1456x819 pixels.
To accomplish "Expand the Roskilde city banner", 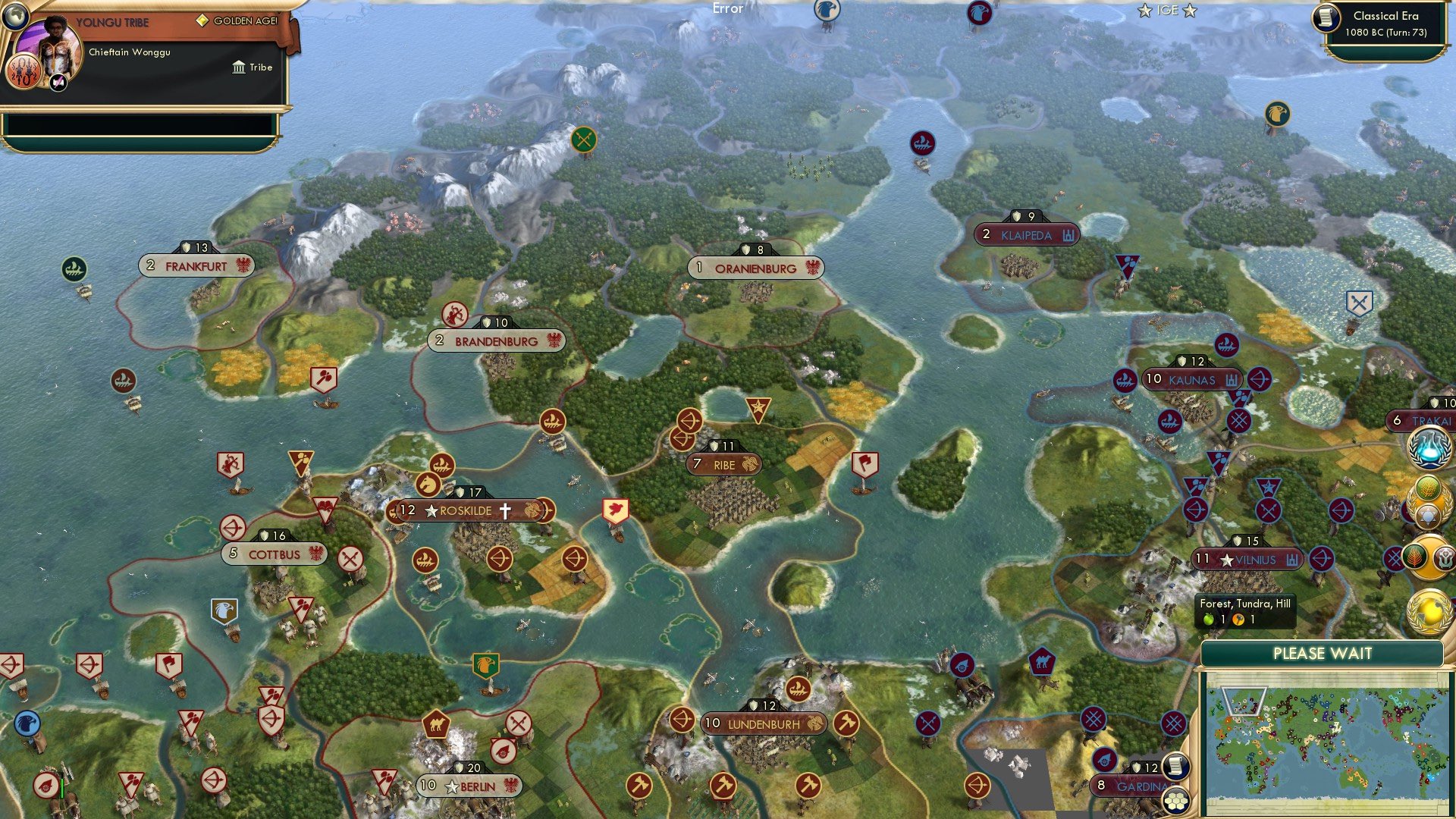I will (468, 511).
